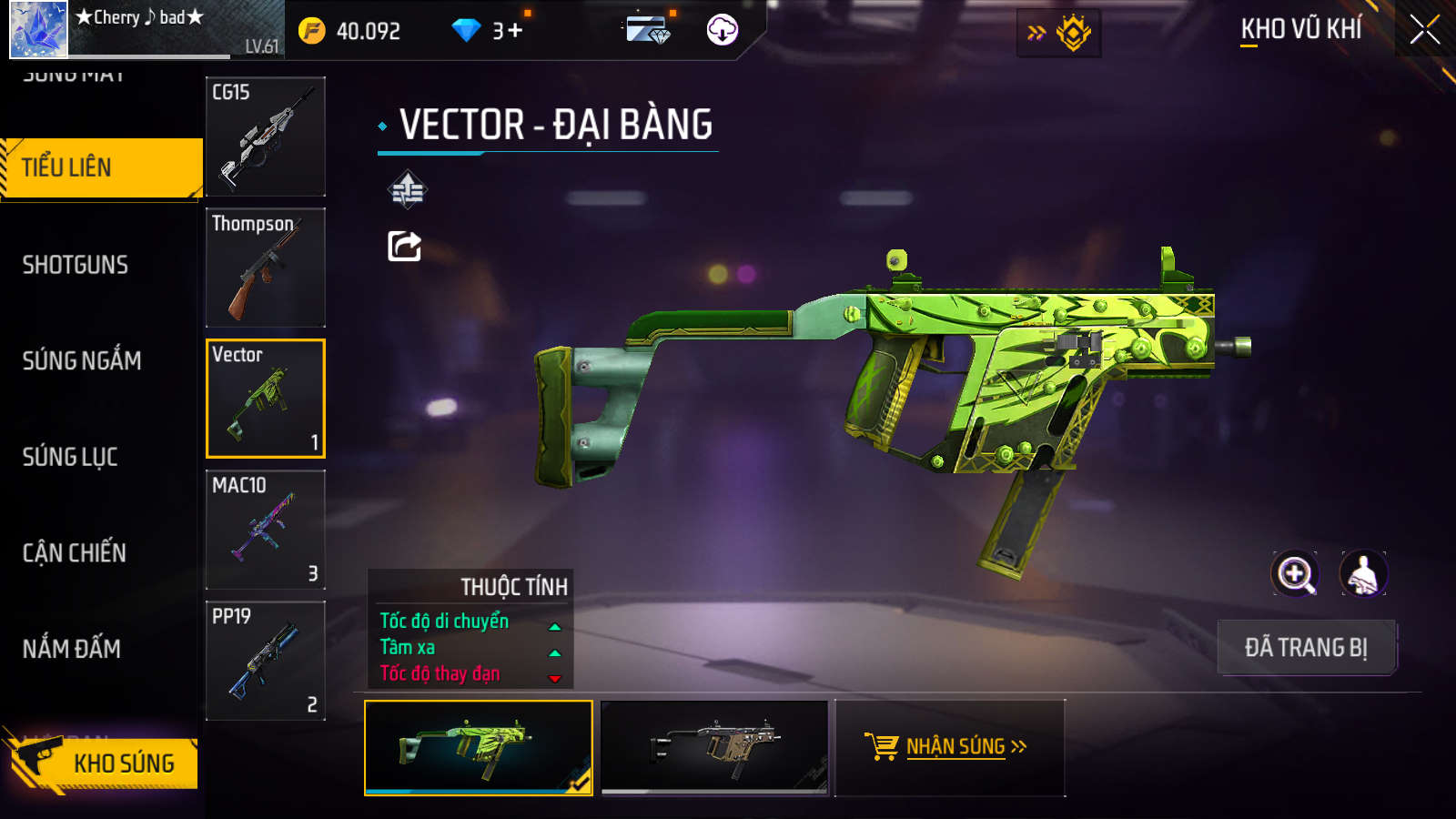Image resolution: width=1456 pixels, height=819 pixels.
Task: Click the Đã Trang Bị equipped button
Action: 1306,648
